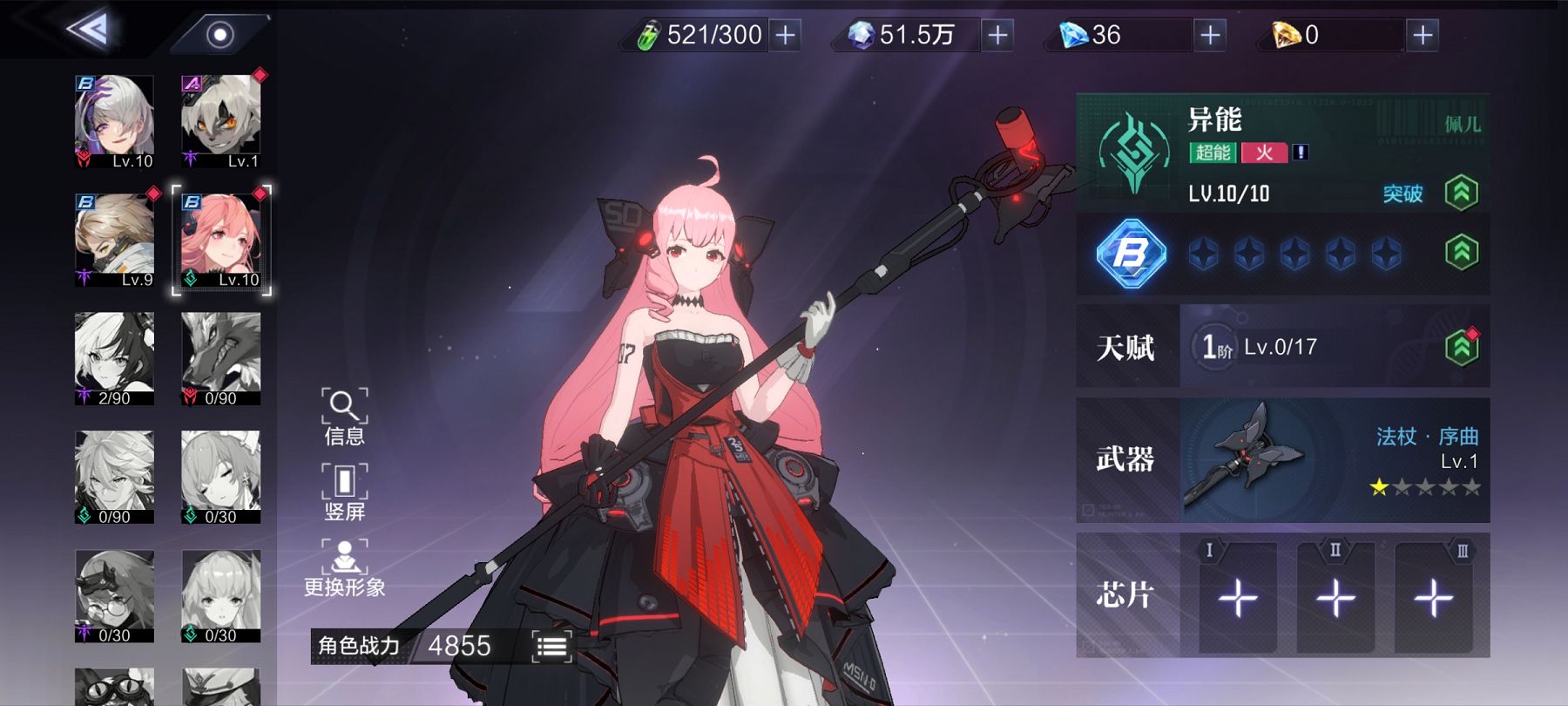Viewport: 1568px width, 706px height.
Task: Switch to 竖屏 portrait view
Action: click(344, 492)
